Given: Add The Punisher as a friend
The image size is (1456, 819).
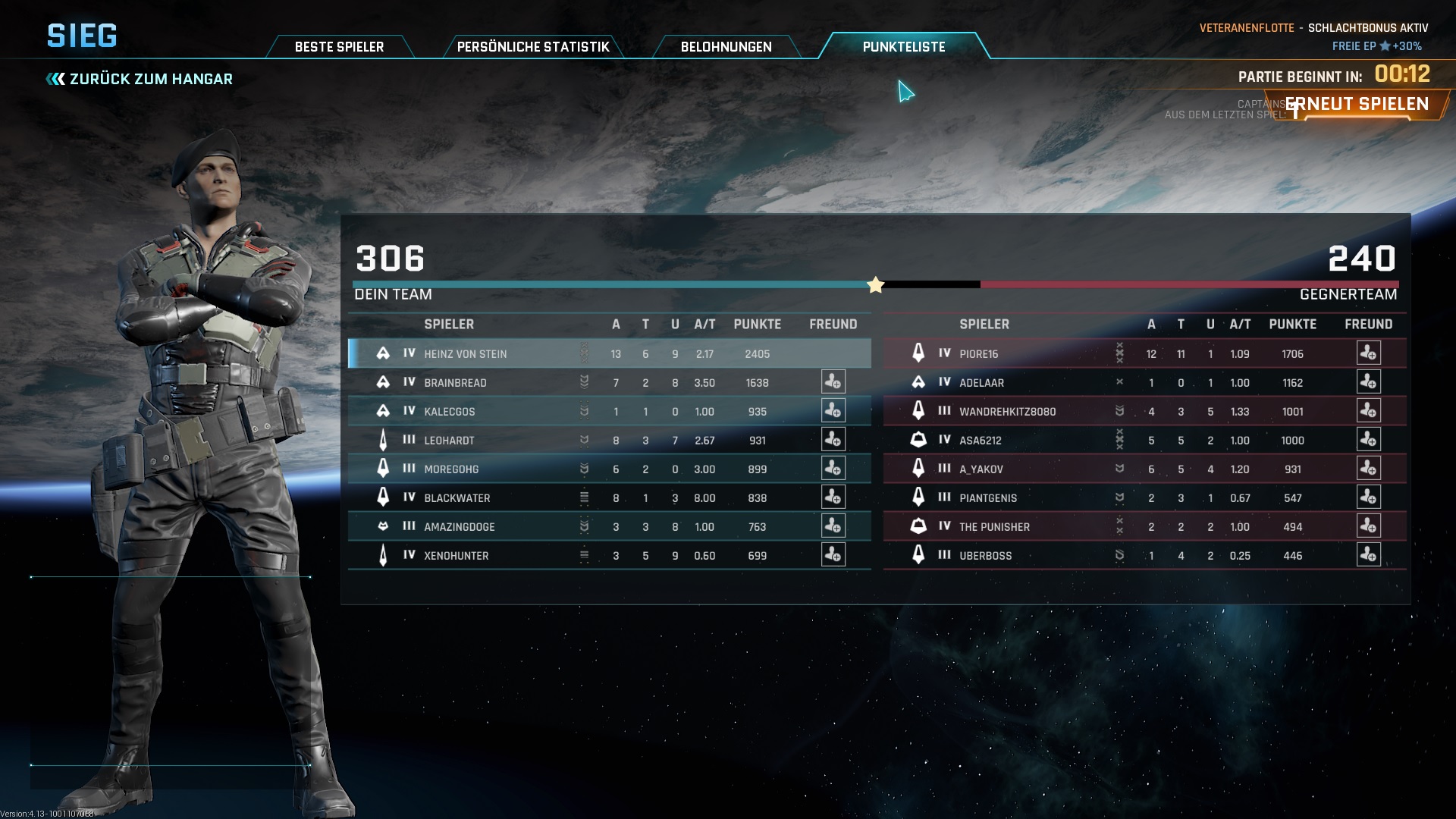Looking at the screenshot, I should coord(1368,526).
